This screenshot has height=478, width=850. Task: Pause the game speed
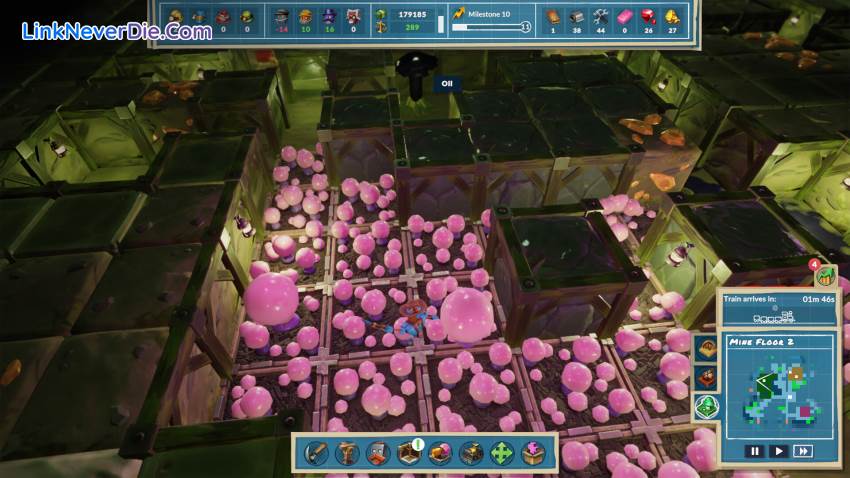757,451
